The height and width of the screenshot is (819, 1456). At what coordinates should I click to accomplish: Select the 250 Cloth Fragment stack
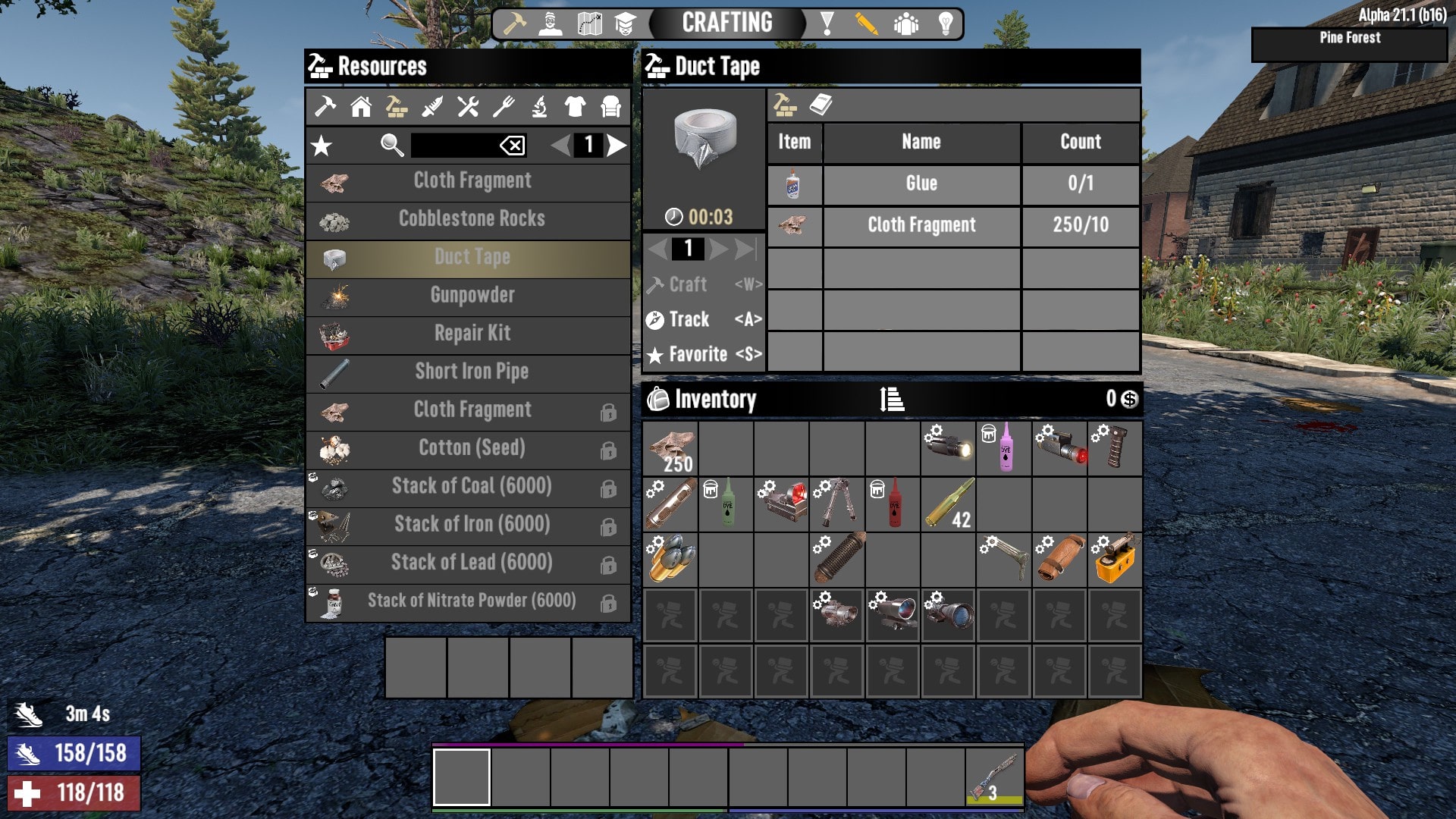(x=670, y=449)
